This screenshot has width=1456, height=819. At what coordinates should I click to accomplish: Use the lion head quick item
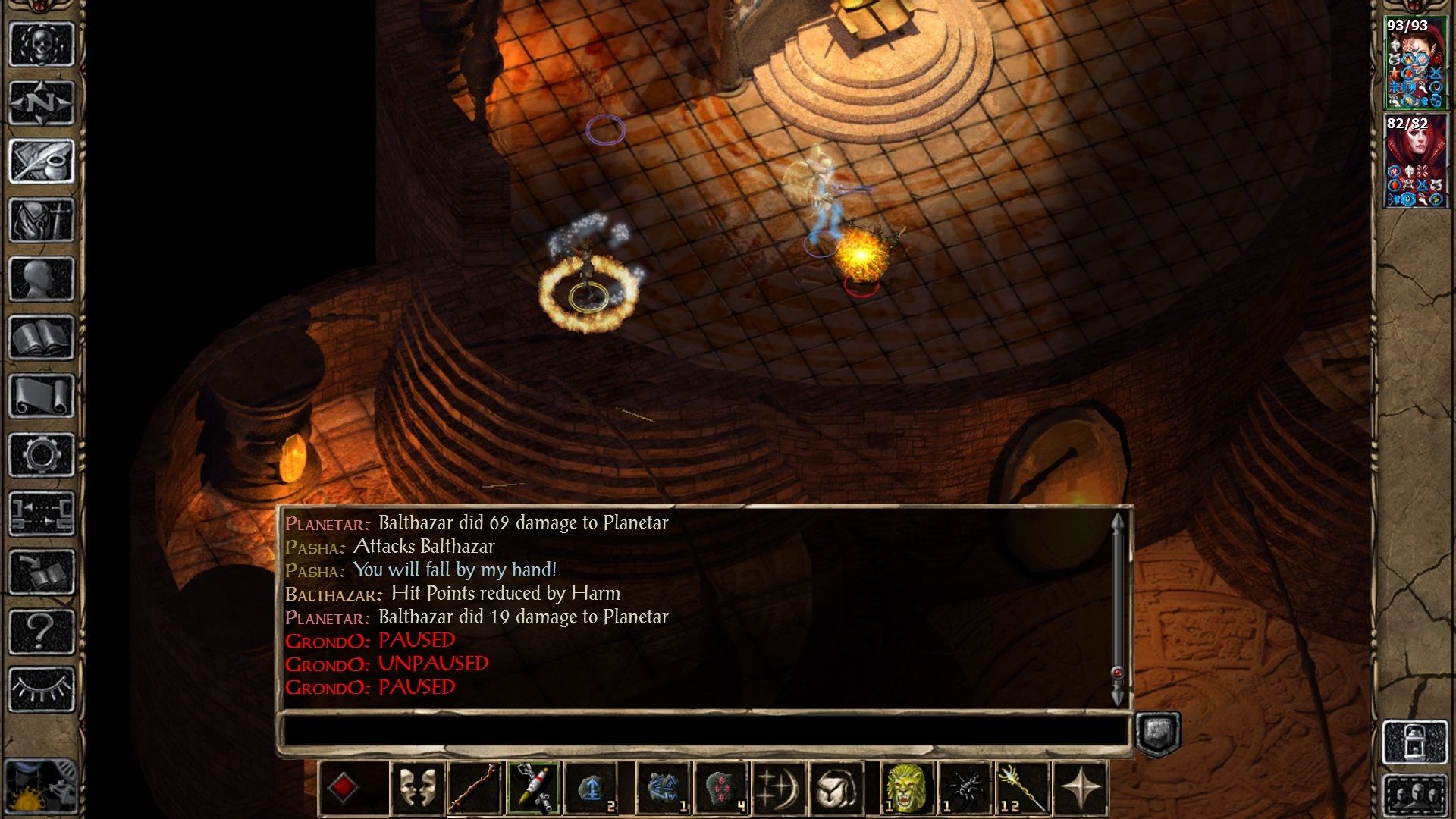(x=906, y=789)
